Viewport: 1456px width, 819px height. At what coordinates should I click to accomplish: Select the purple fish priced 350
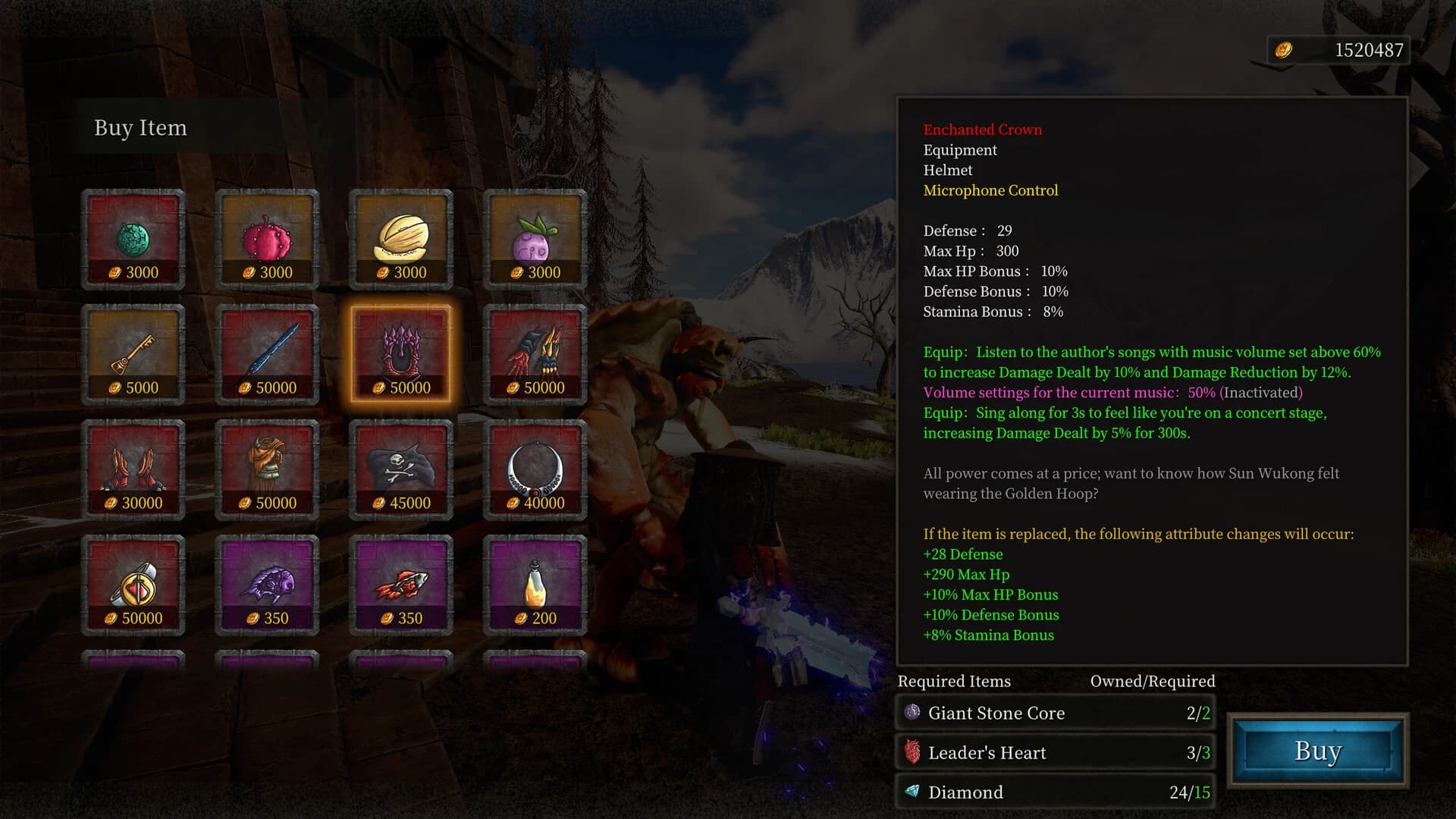click(267, 582)
